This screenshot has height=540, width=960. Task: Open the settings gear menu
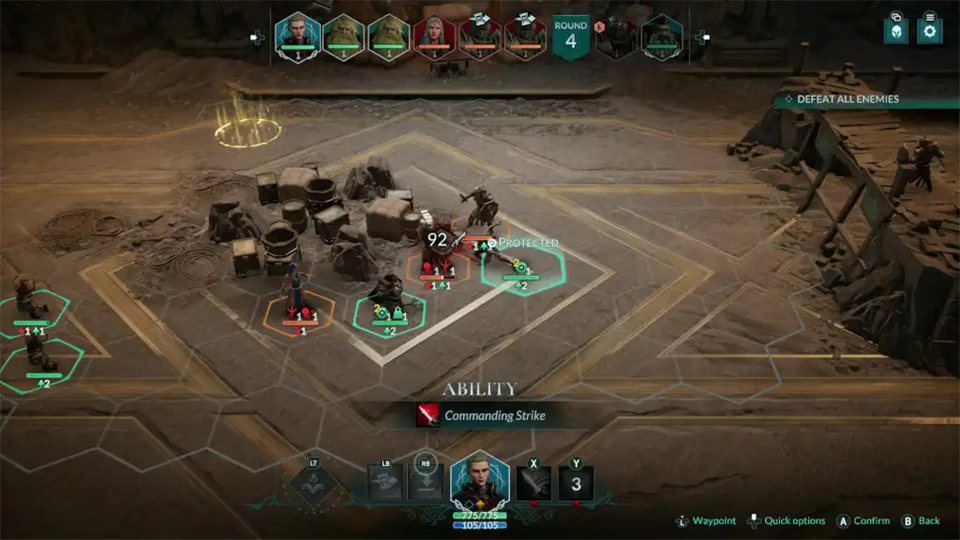point(930,31)
